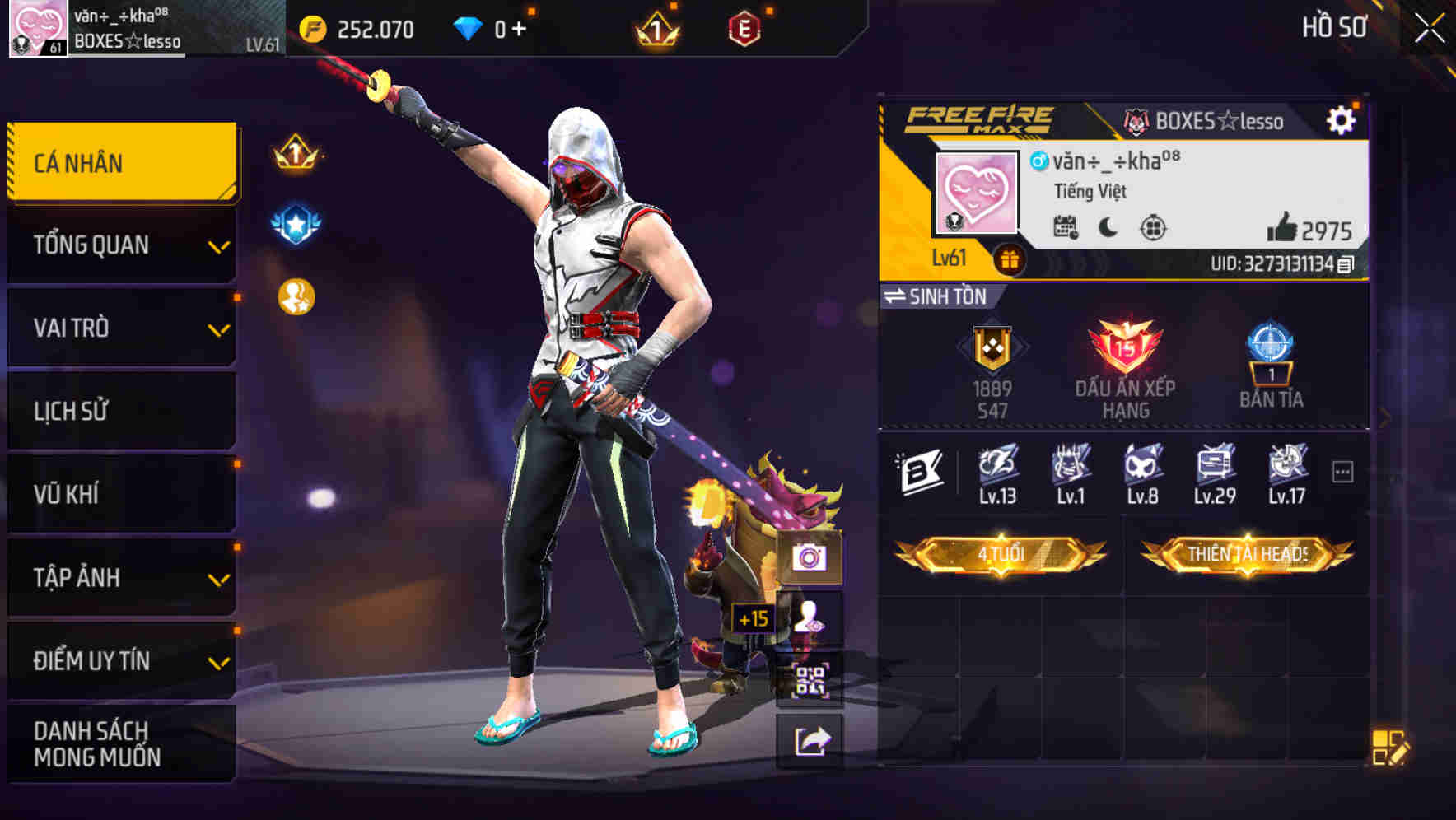This screenshot has height=820, width=1456.
Task: Click the share arrow icon
Action: (810, 743)
